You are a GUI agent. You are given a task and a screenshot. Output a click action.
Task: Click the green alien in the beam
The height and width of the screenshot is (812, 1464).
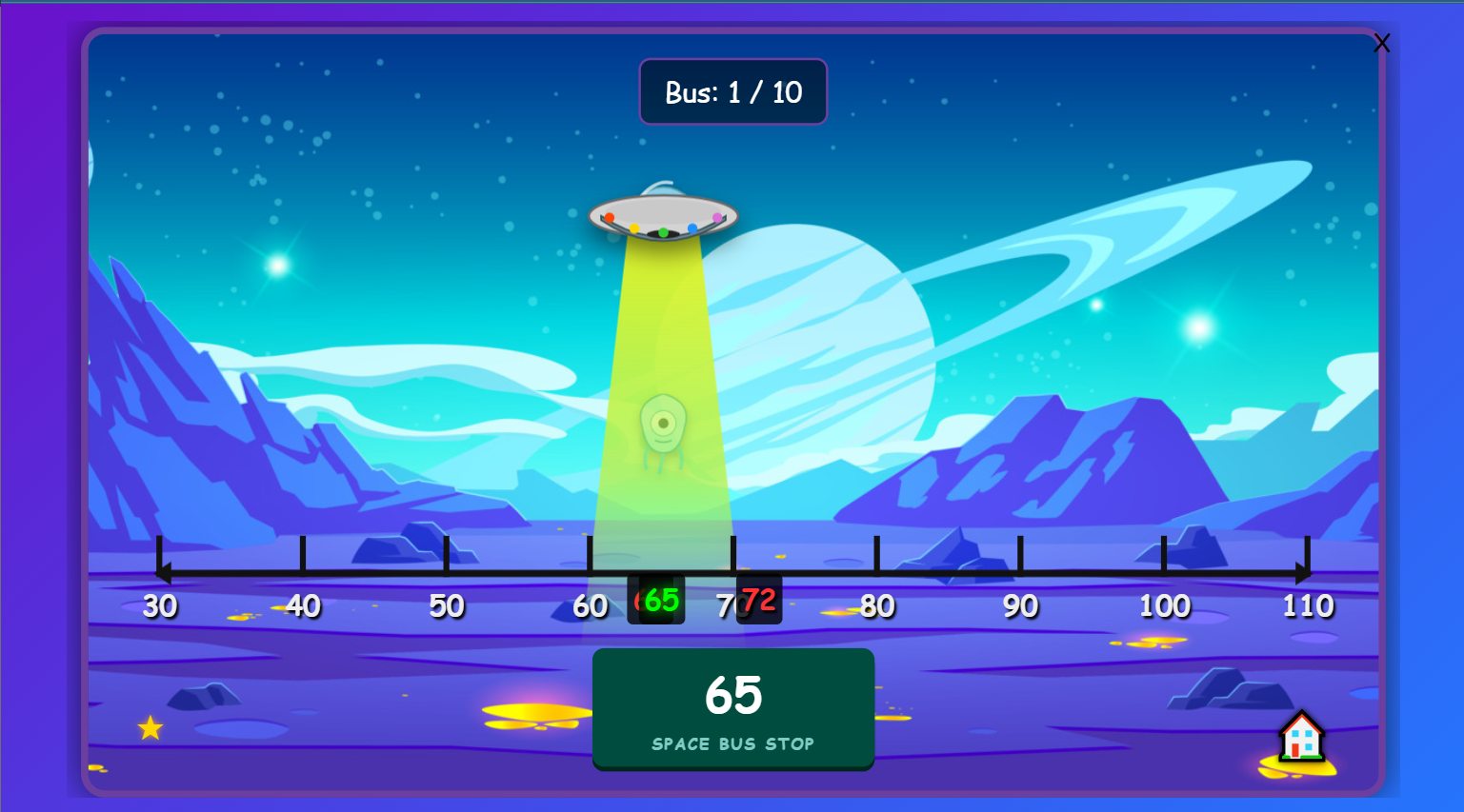pyautogui.click(x=664, y=426)
